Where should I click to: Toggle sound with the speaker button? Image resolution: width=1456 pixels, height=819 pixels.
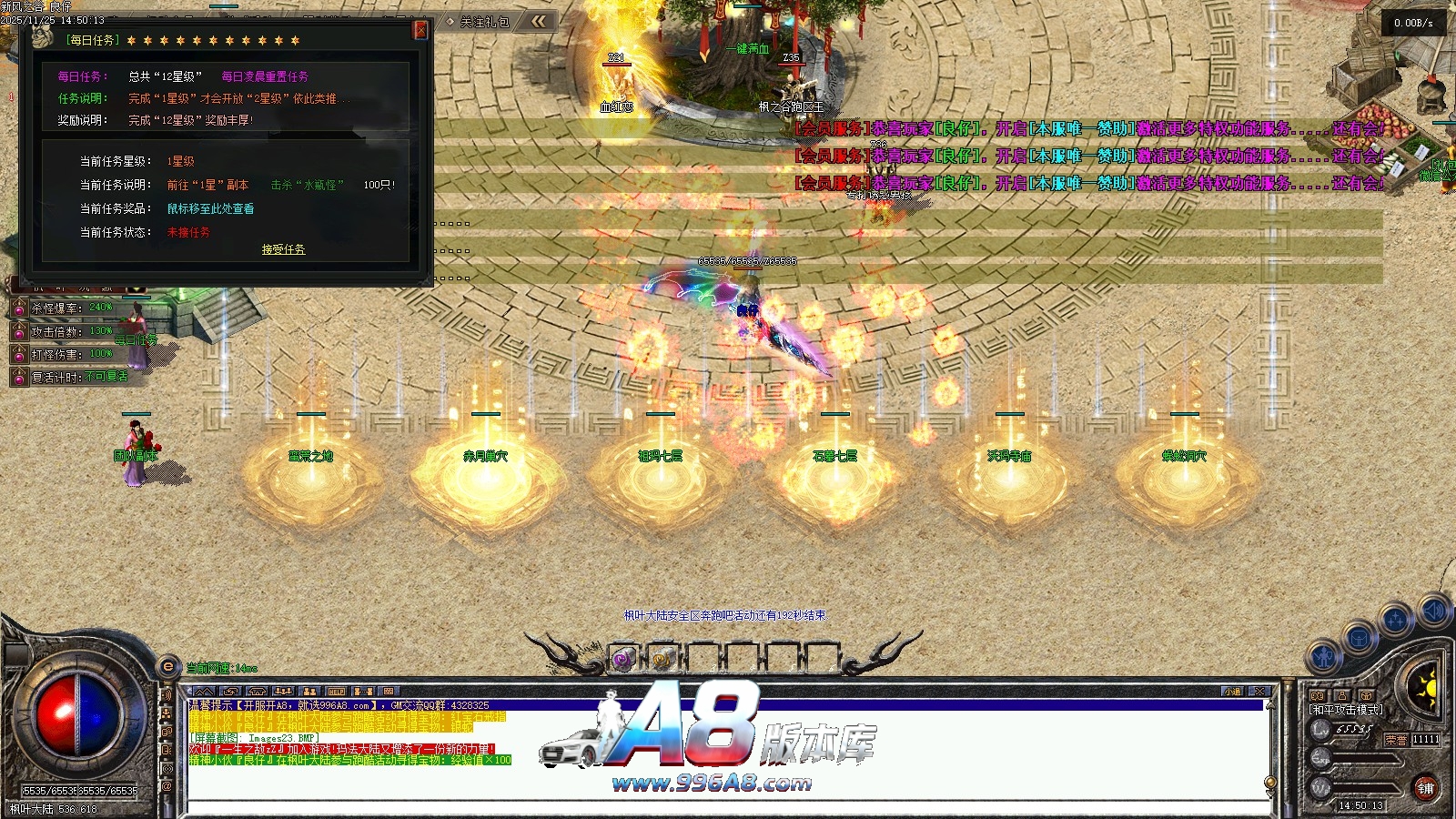1435,609
